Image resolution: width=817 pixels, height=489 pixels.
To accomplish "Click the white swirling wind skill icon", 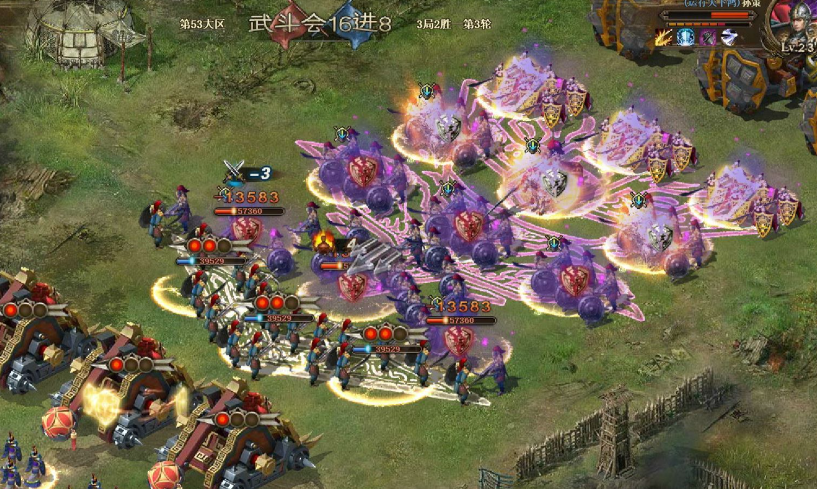I will pos(728,38).
